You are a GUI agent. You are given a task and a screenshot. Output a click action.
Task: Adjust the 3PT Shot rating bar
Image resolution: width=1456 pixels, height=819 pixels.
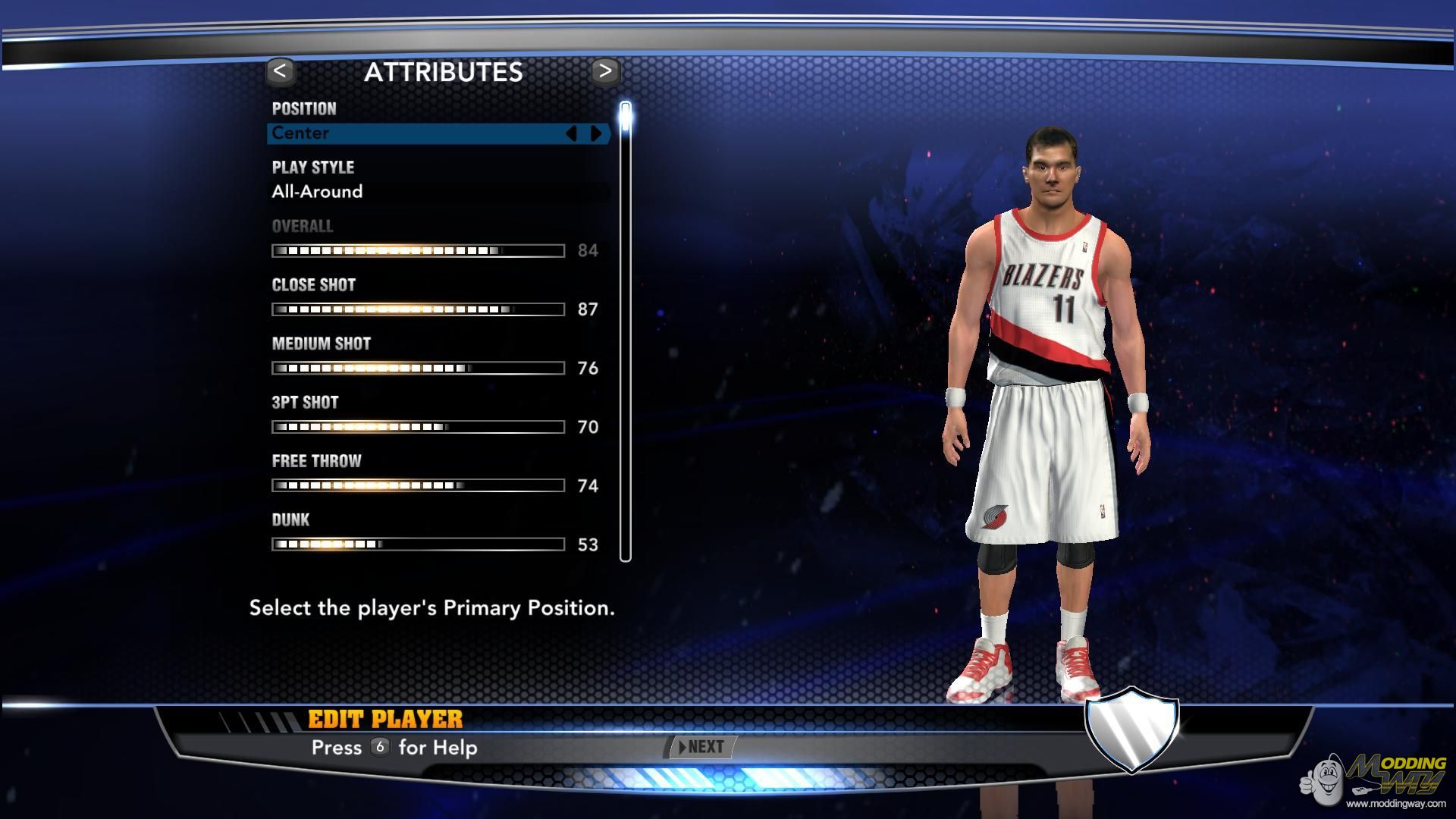pyautogui.click(x=418, y=427)
